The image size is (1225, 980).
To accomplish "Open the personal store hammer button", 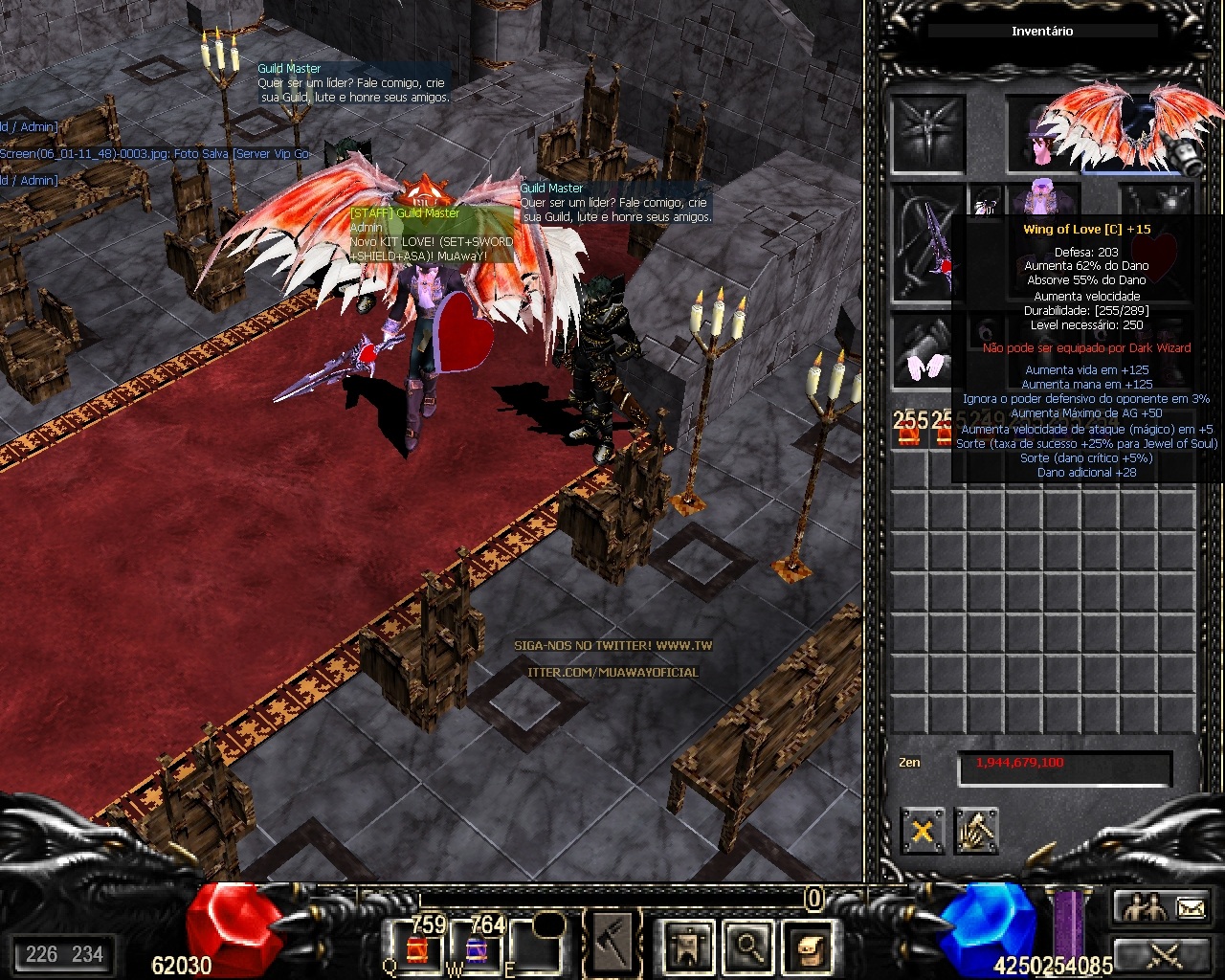I will click(x=975, y=831).
